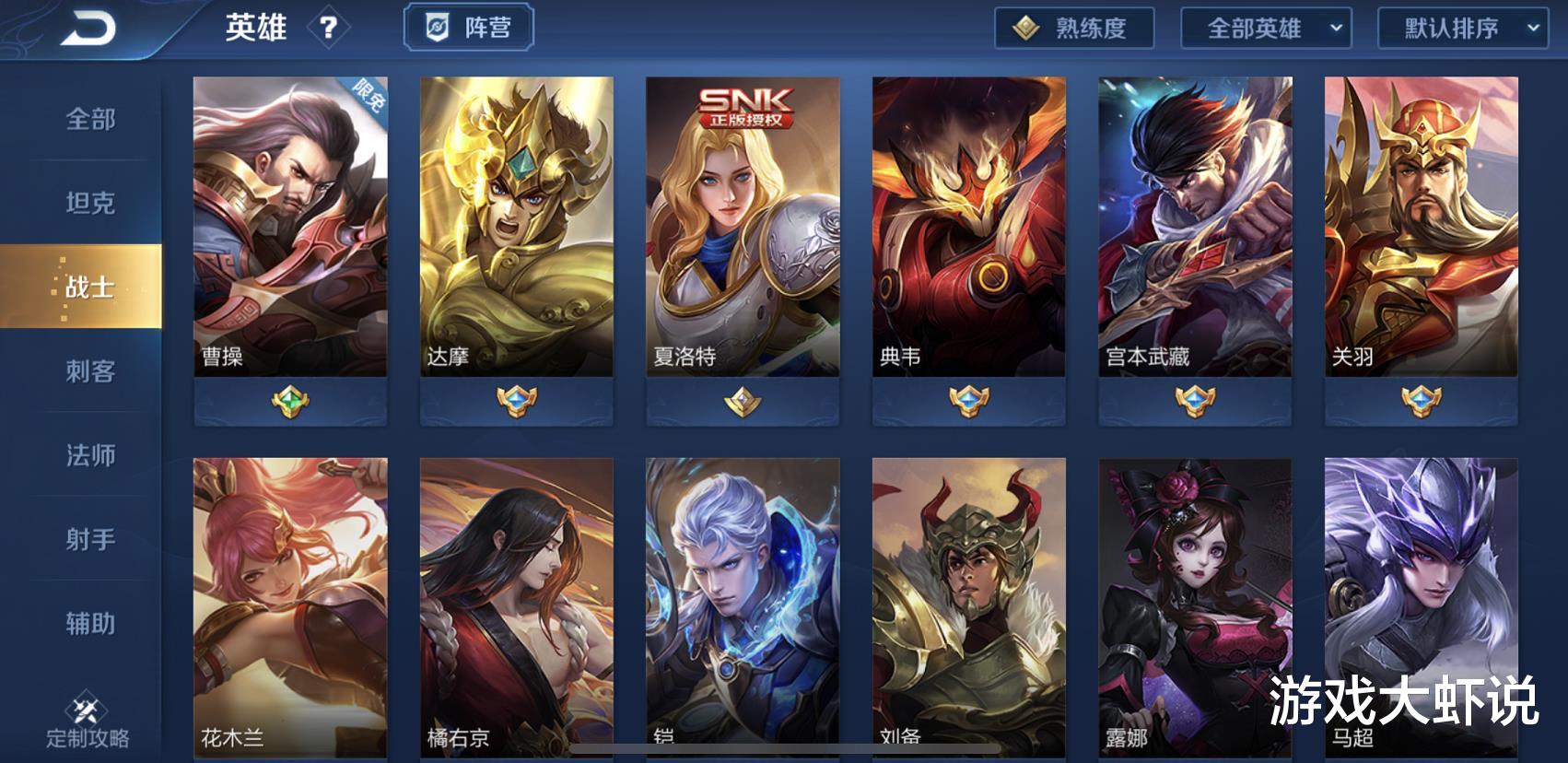This screenshot has width=1568, height=763.
Task: Switch to the 法师 category tab
Action: [88, 455]
